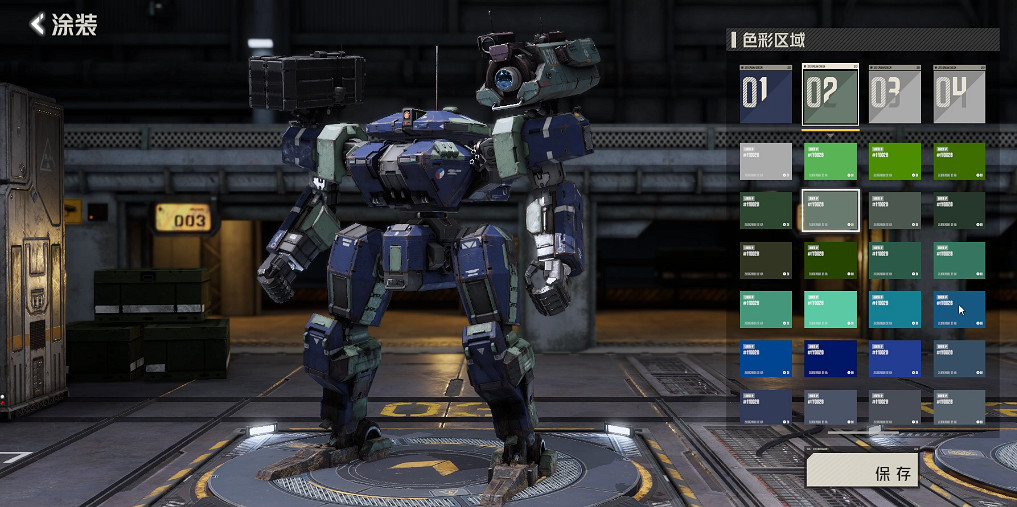Select color region 01

(765, 94)
